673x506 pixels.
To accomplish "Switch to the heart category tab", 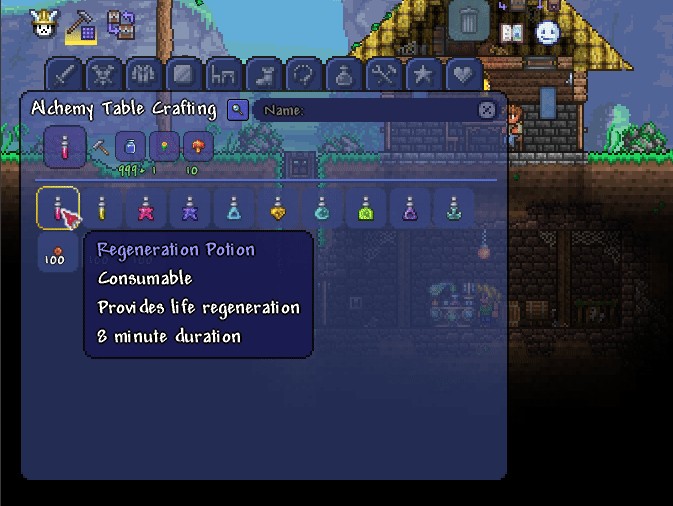I will 462,75.
